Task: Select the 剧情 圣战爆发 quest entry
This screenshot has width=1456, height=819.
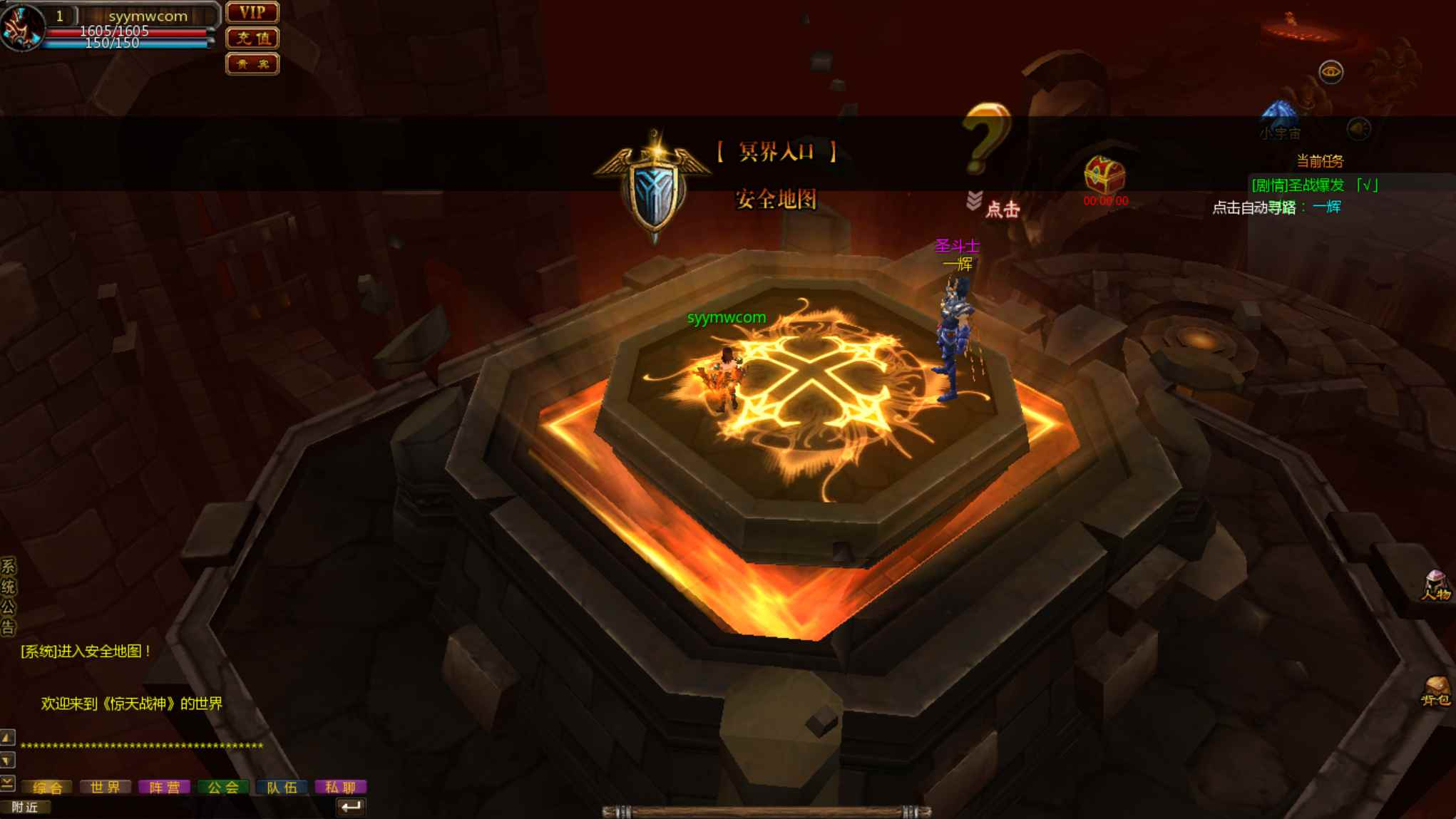Action: point(1314,185)
